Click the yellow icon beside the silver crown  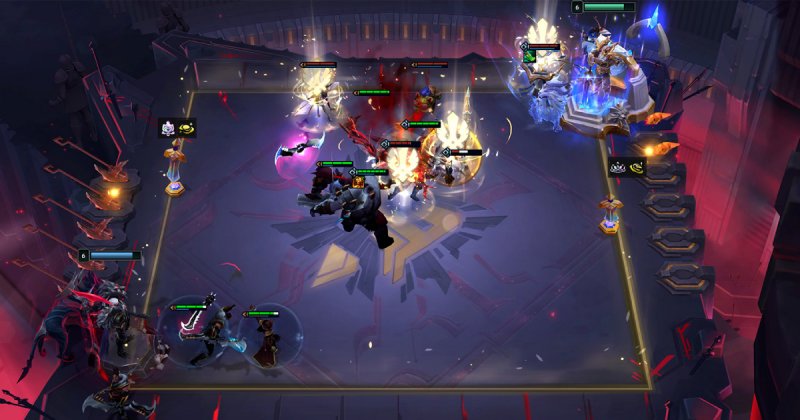click(x=636, y=167)
